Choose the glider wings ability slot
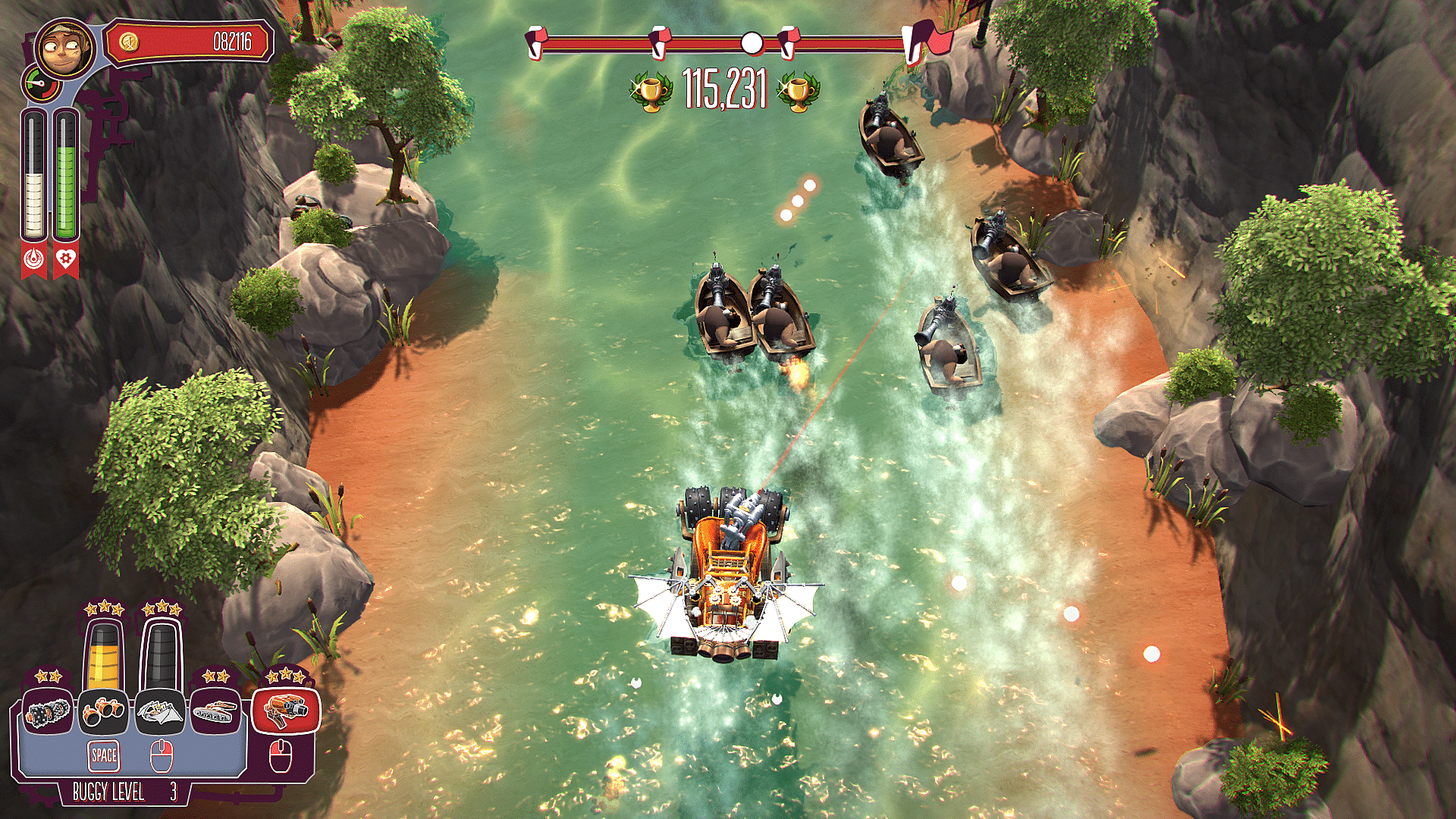The height and width of the screenshot is (819, 1456). [159, 711]
